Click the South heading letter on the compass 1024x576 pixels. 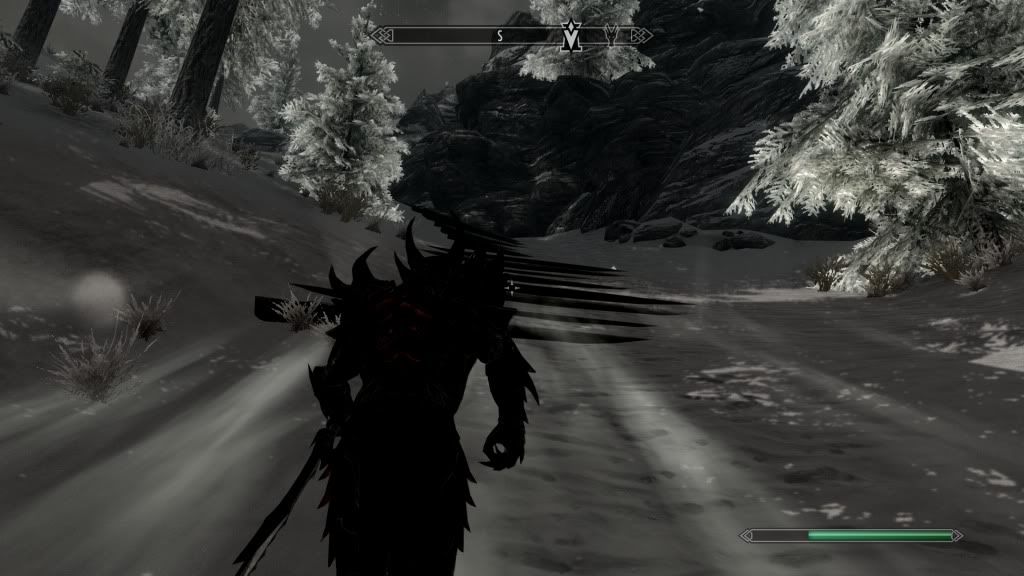coord(500,35)
